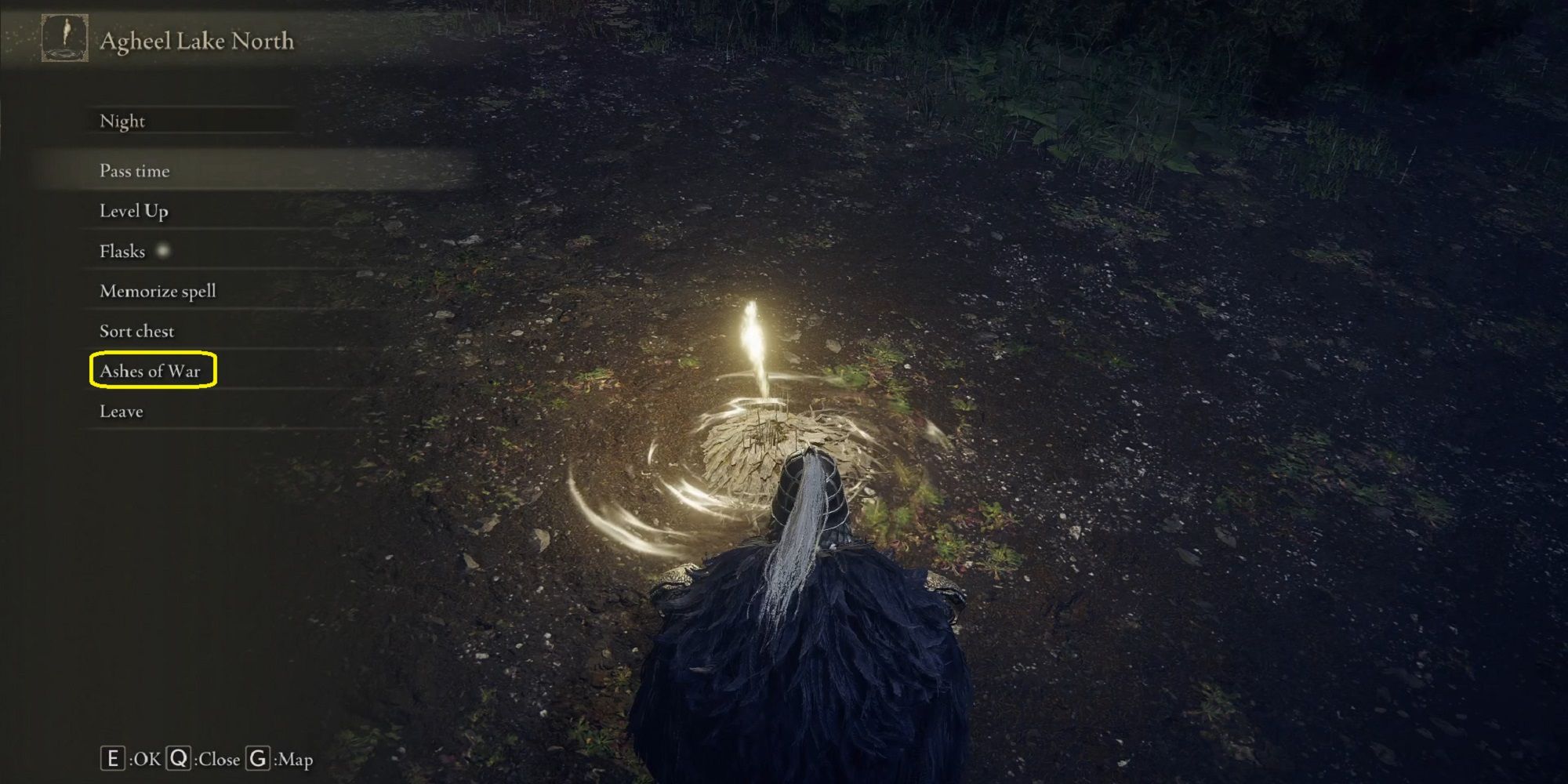Click the Agheel Lake North title

click(x=196, y=42)
